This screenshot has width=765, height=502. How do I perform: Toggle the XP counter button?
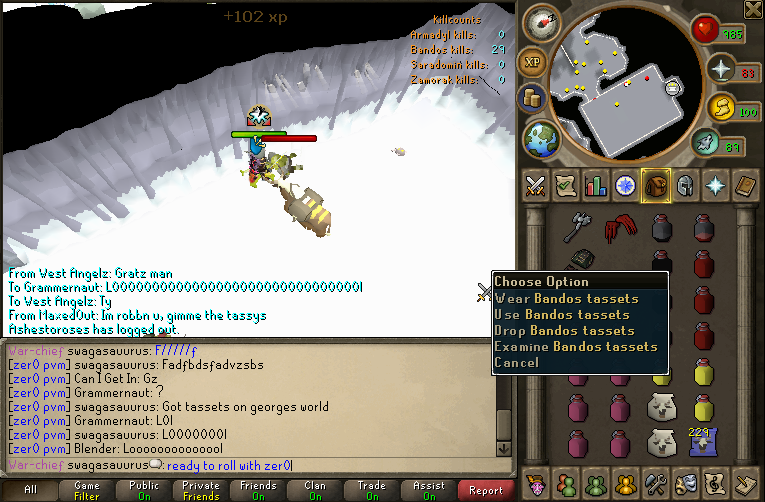coord(533,62)
